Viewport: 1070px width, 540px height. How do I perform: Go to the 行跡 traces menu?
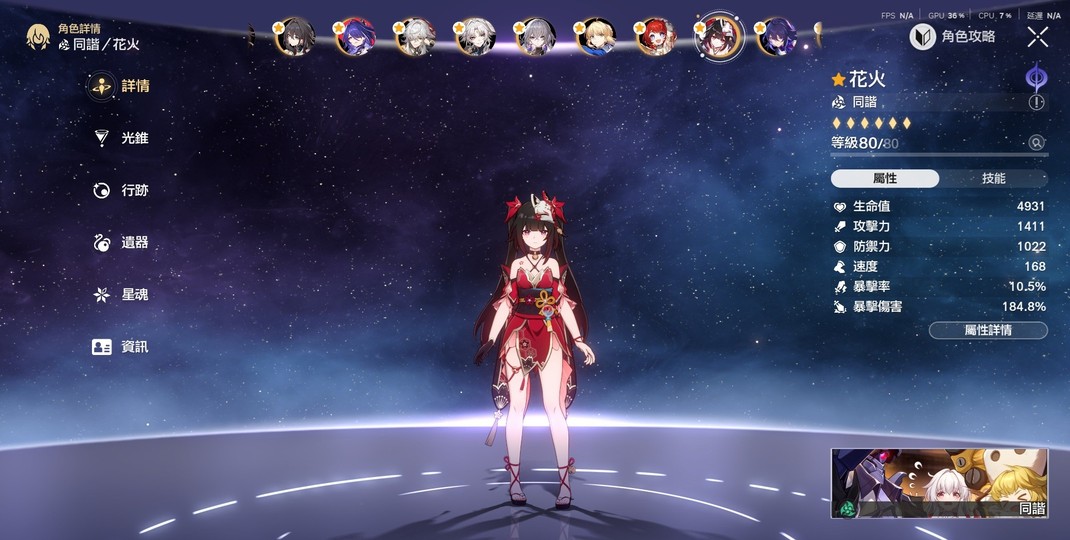click(x=121, y=190)
